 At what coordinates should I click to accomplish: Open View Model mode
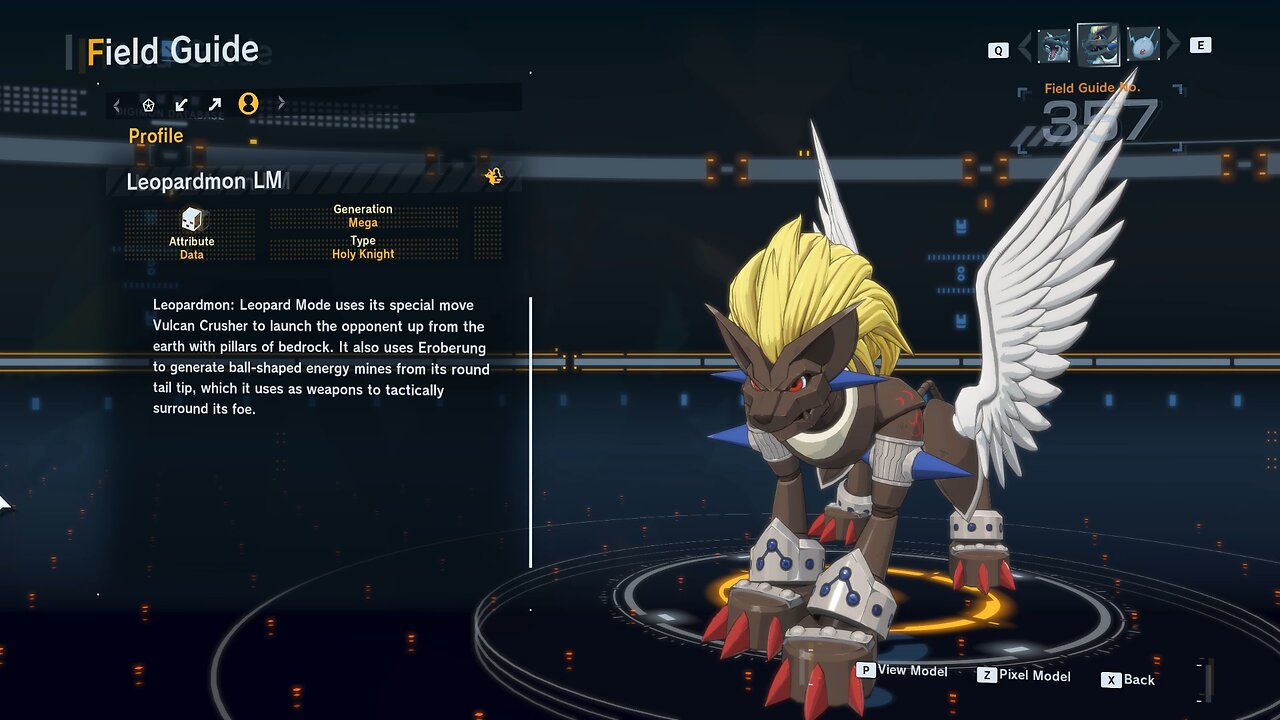[901, 671]
